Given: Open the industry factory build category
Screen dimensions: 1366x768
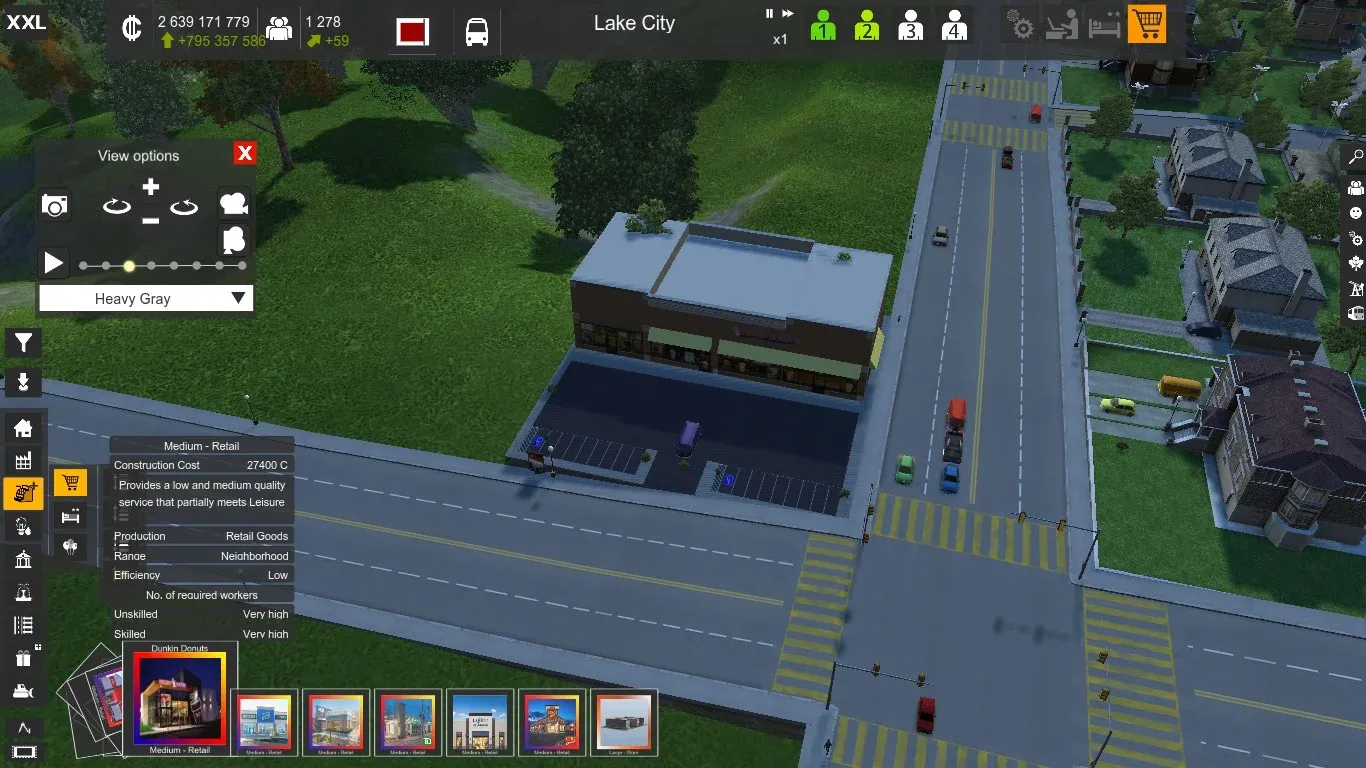Looking at the screenshot, I should point(23,460).
